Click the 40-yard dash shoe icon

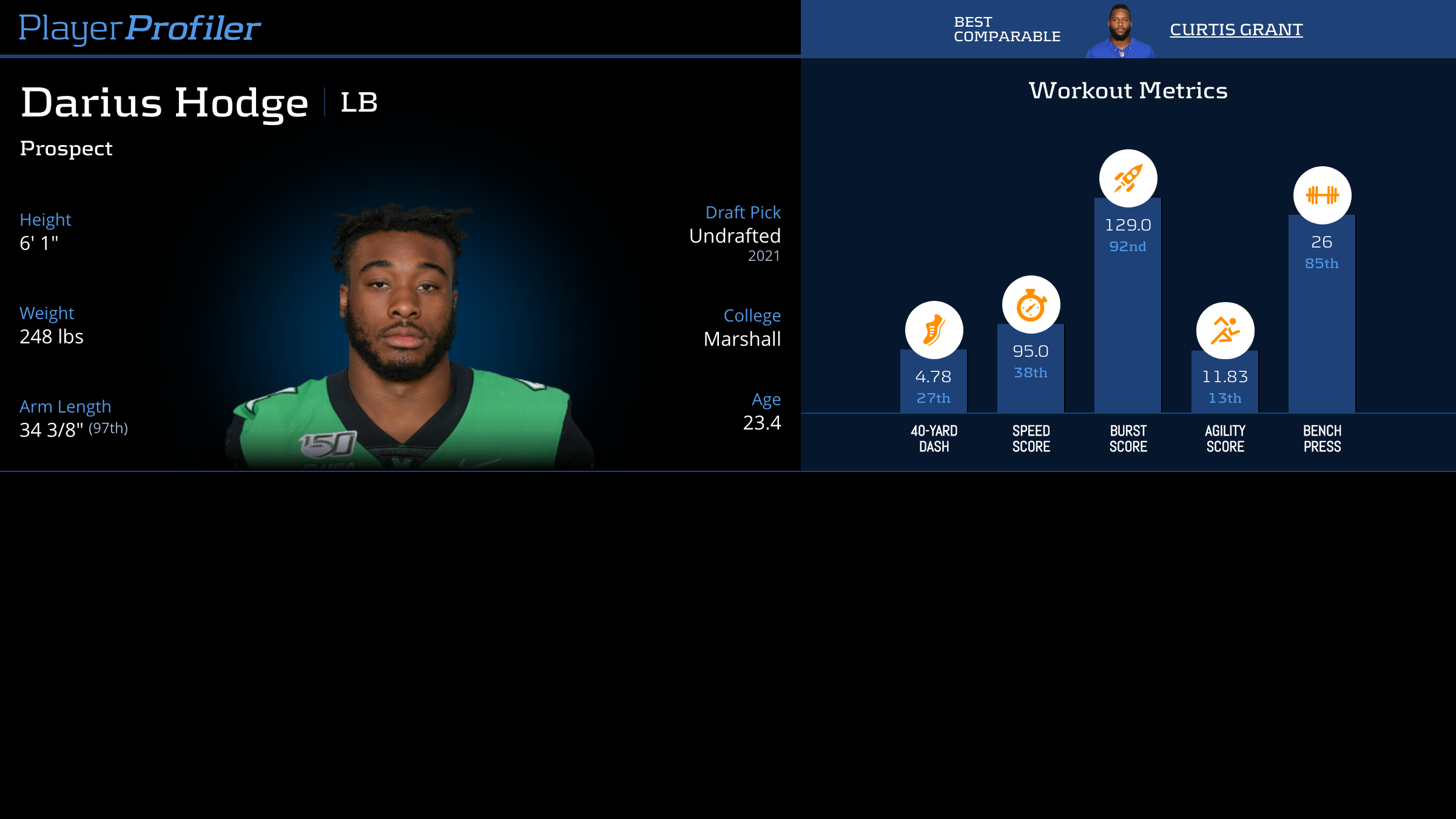(x=934, y=330)
